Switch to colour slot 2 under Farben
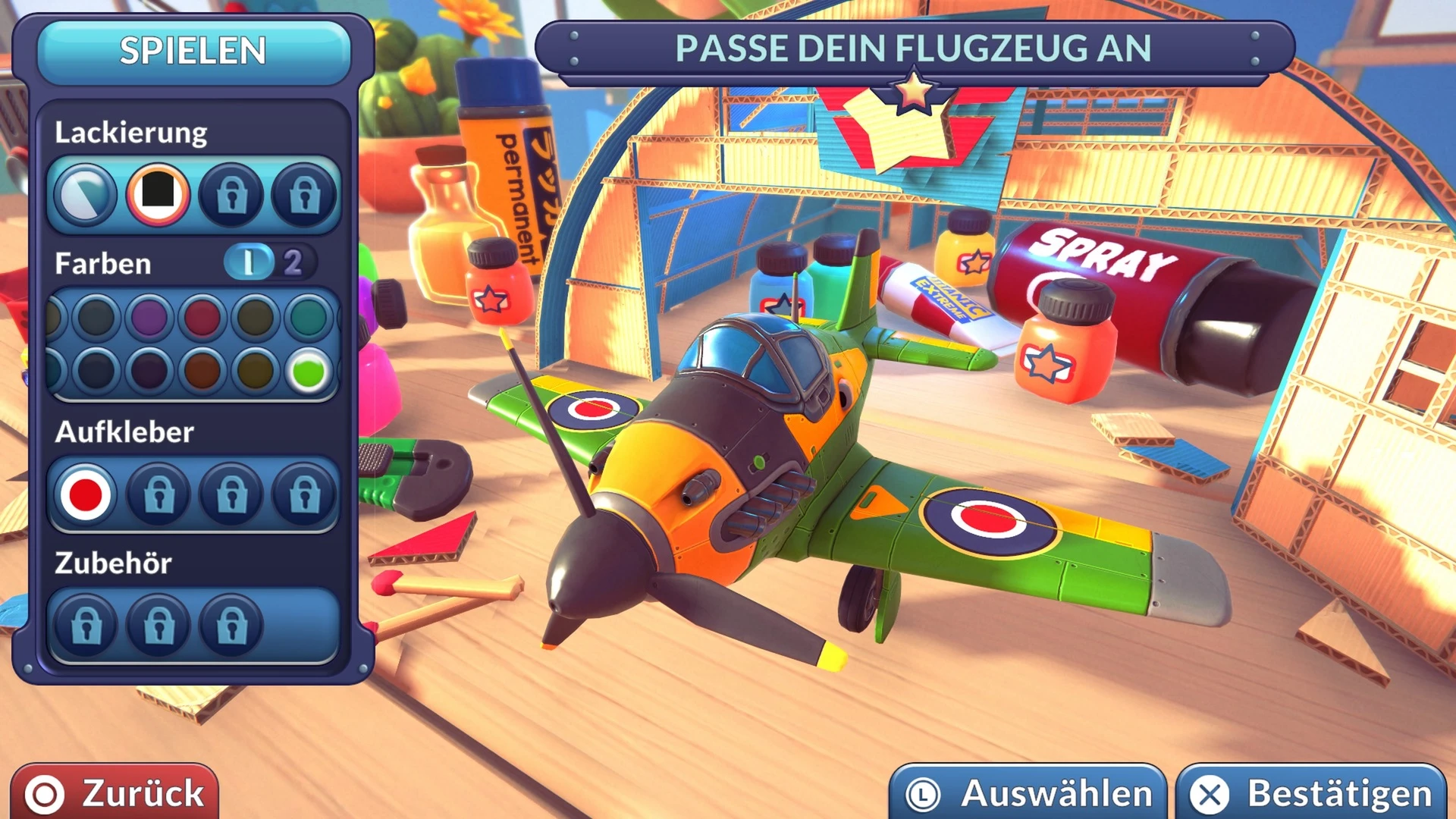The image size is (1456, 819). (x=293, y=263)
